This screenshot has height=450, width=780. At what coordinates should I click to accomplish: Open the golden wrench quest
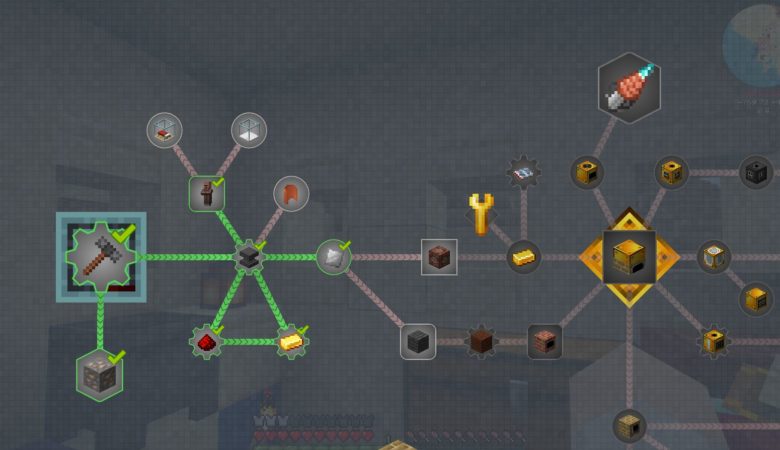point(481,213)
